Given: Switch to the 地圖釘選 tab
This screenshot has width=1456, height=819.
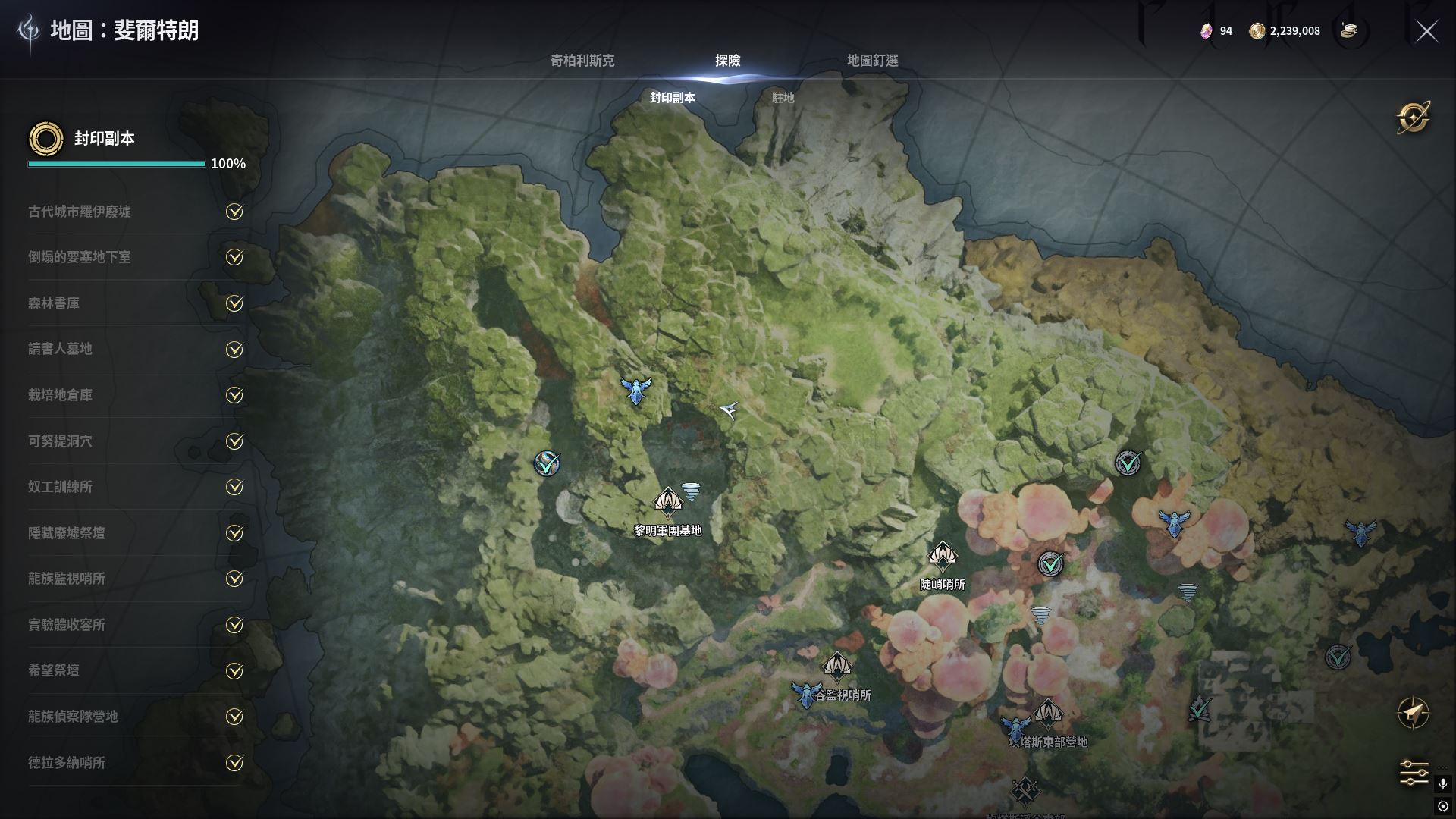Looking at the screenshot, I should point(872,61).
